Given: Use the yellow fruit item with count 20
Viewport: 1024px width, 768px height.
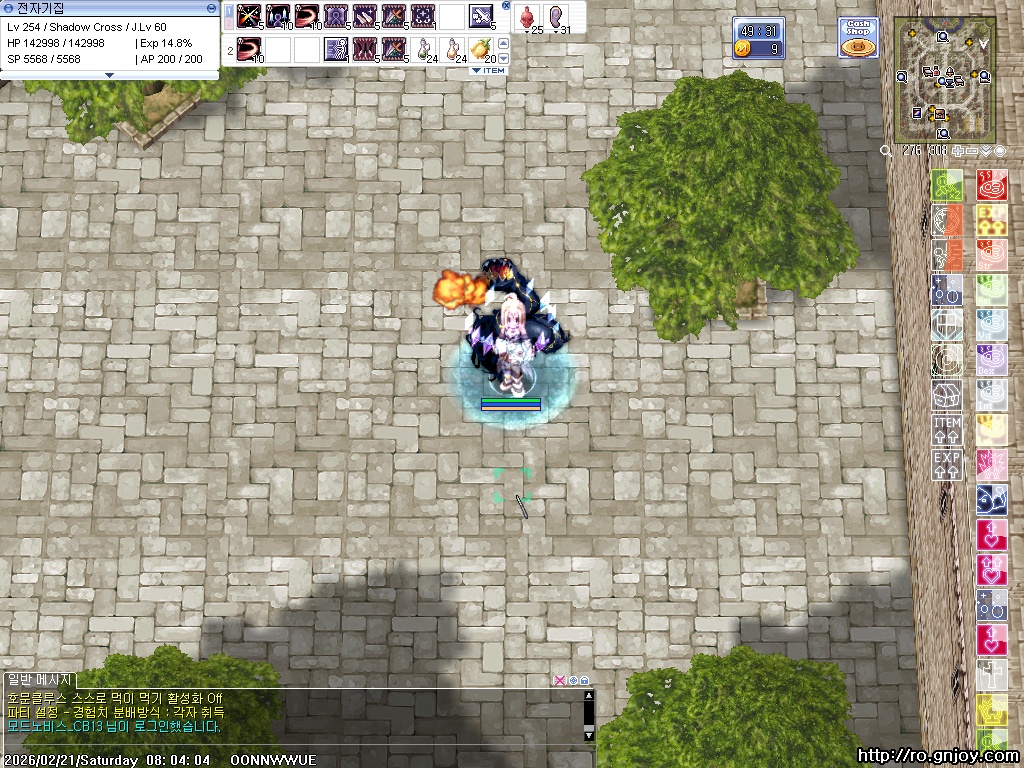Looking at the screenshot, I should (x=482, y=47).
